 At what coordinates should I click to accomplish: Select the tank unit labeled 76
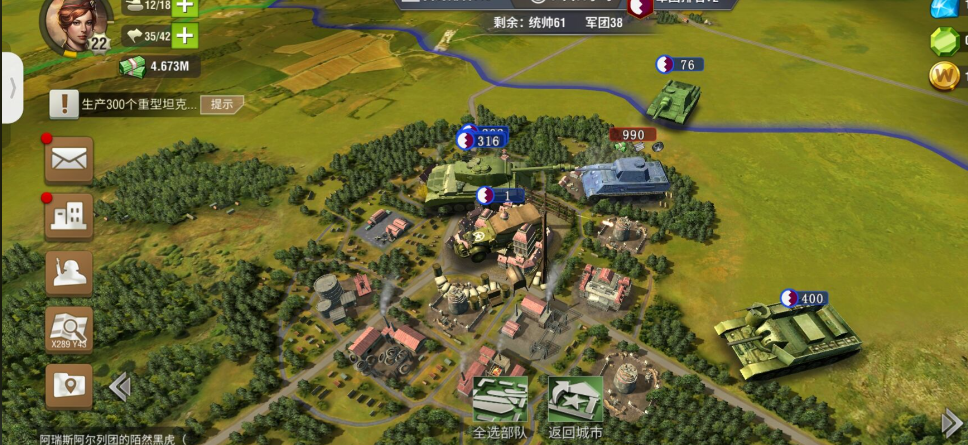click(x=671, y=98)
